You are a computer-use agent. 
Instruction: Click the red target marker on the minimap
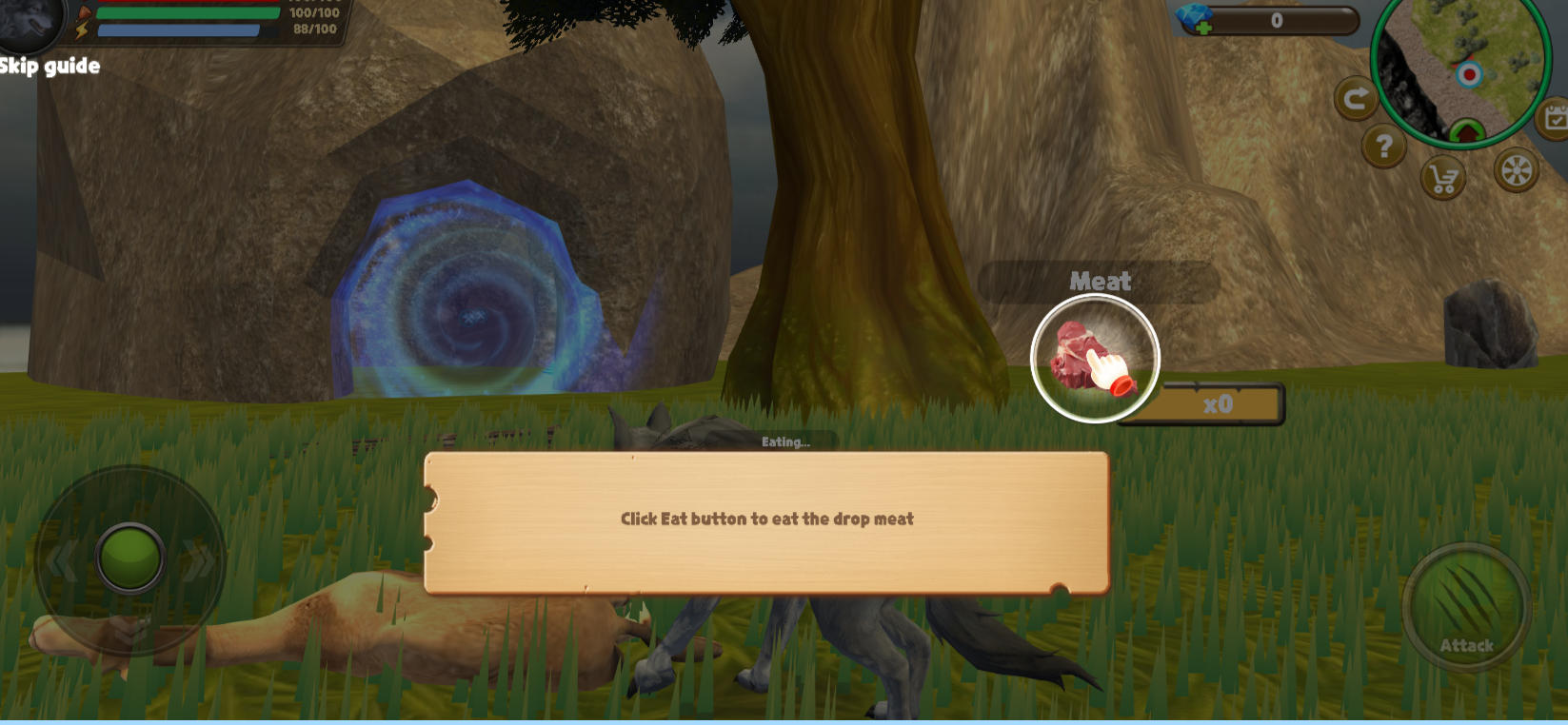click(1469, 73)
